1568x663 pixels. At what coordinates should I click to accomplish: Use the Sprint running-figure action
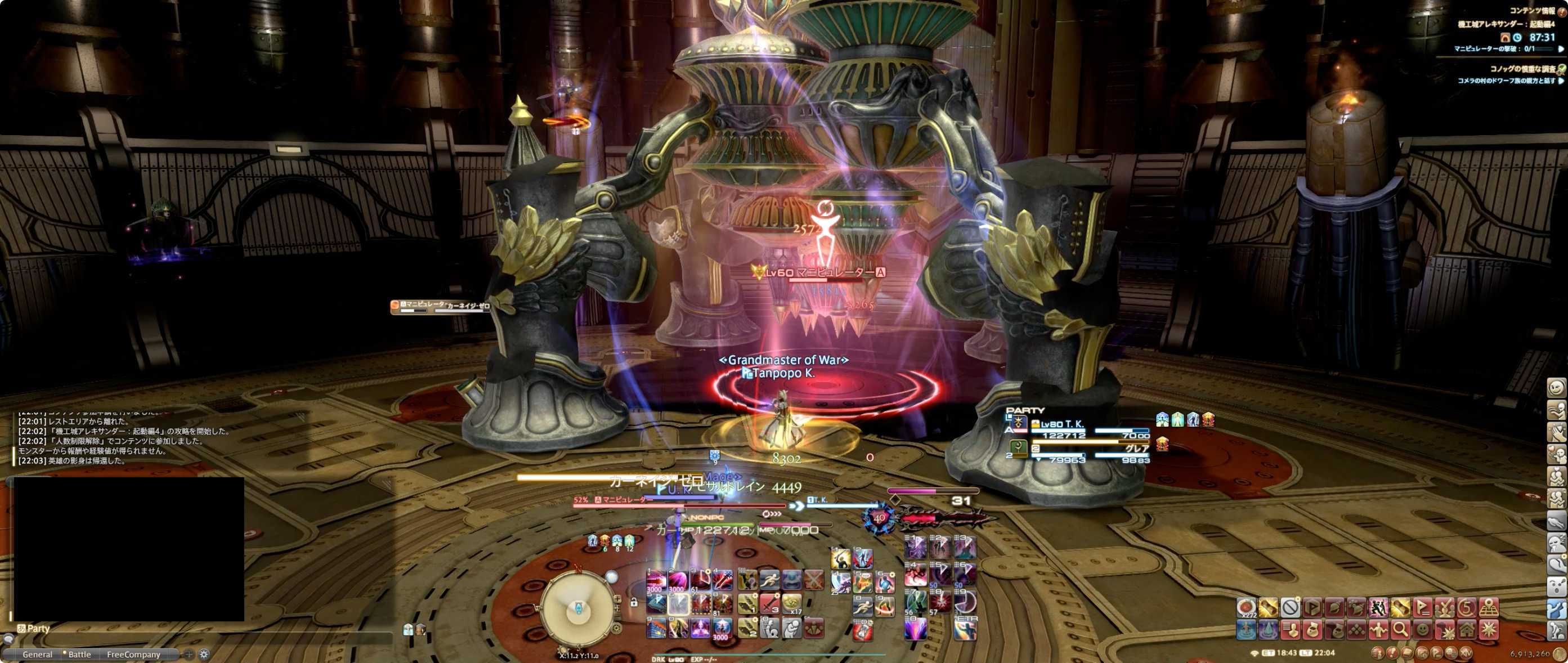(769, 580)
